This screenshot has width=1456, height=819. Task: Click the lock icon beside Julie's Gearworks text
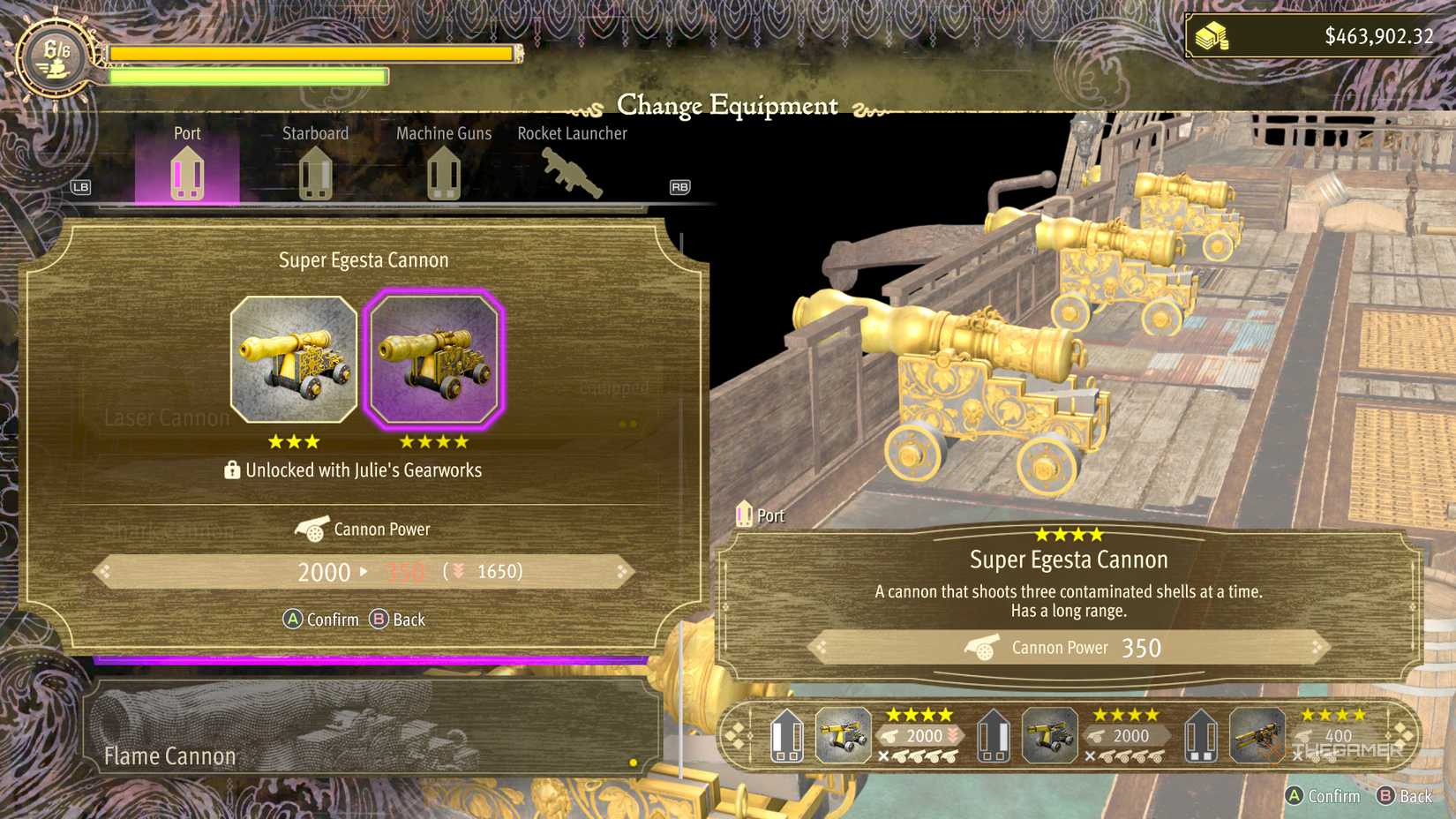[x=231, y=470]
